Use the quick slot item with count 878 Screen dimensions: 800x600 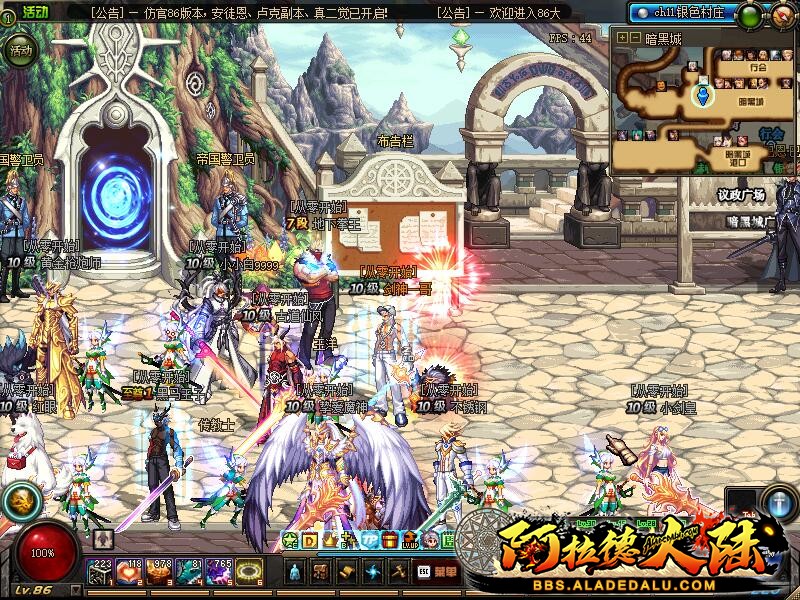[x=160, y=572]
